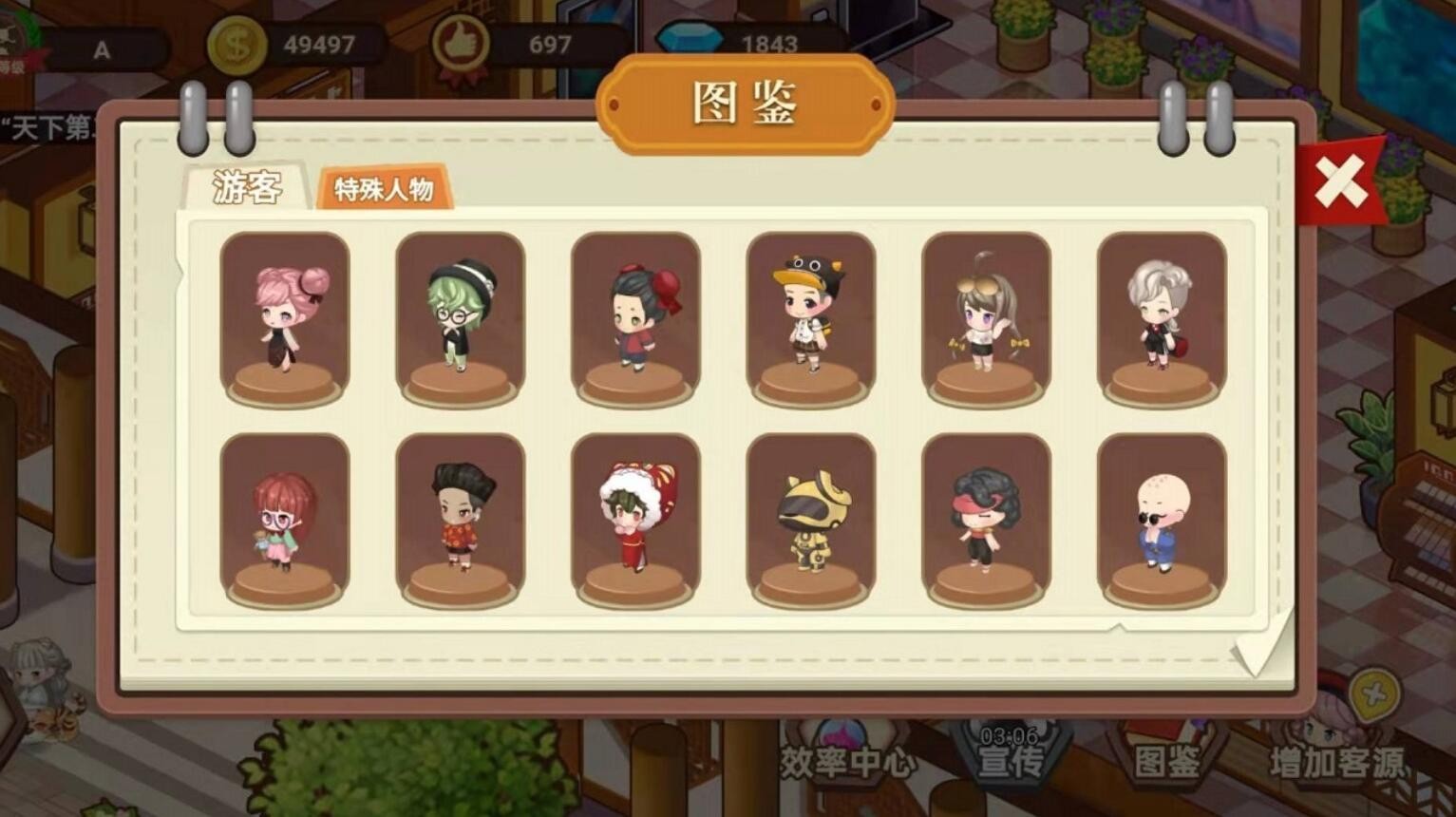Click the blue diamond currency icon

tap(688, 35)
